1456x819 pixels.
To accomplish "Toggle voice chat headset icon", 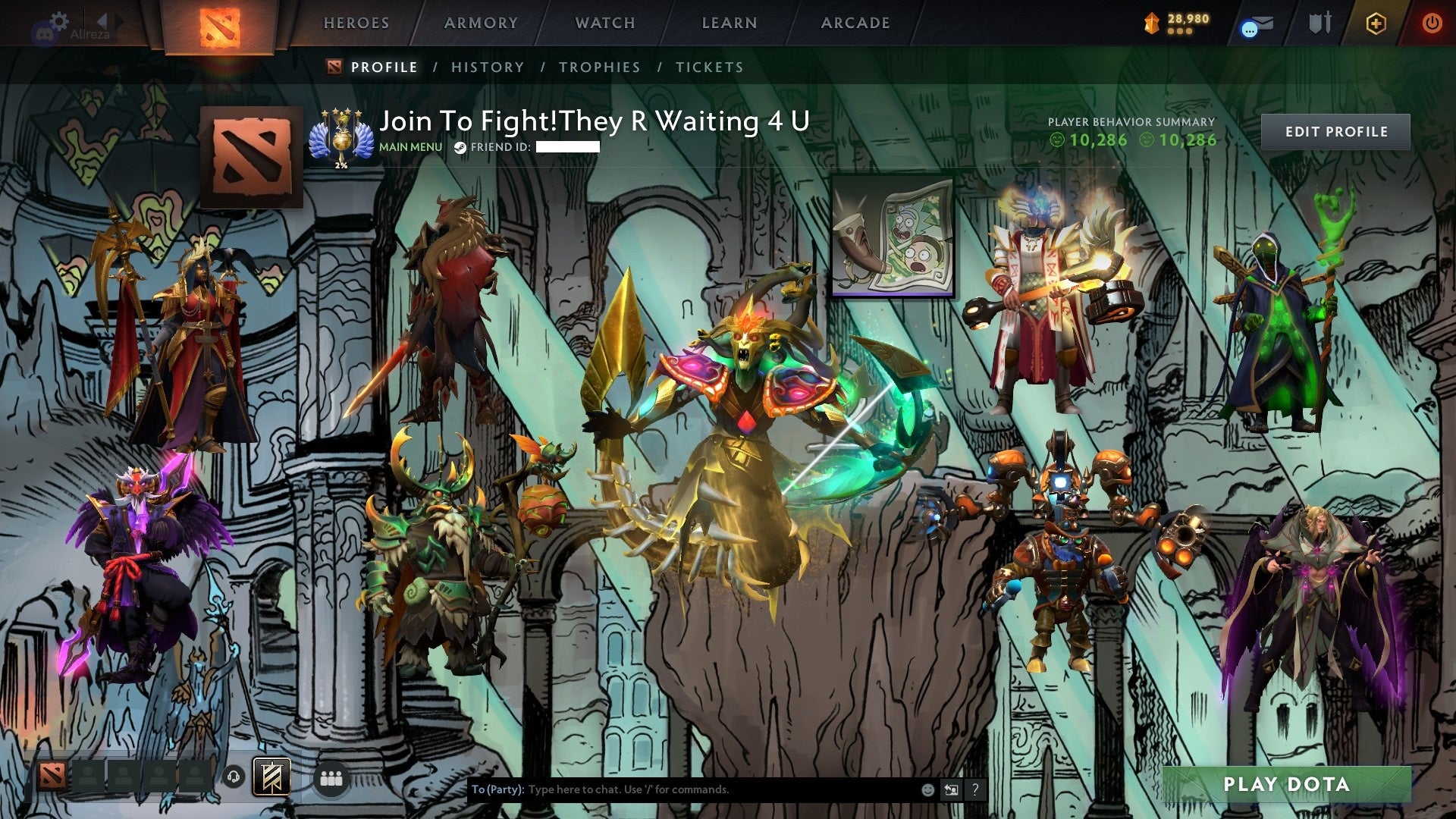I will 234,777.
